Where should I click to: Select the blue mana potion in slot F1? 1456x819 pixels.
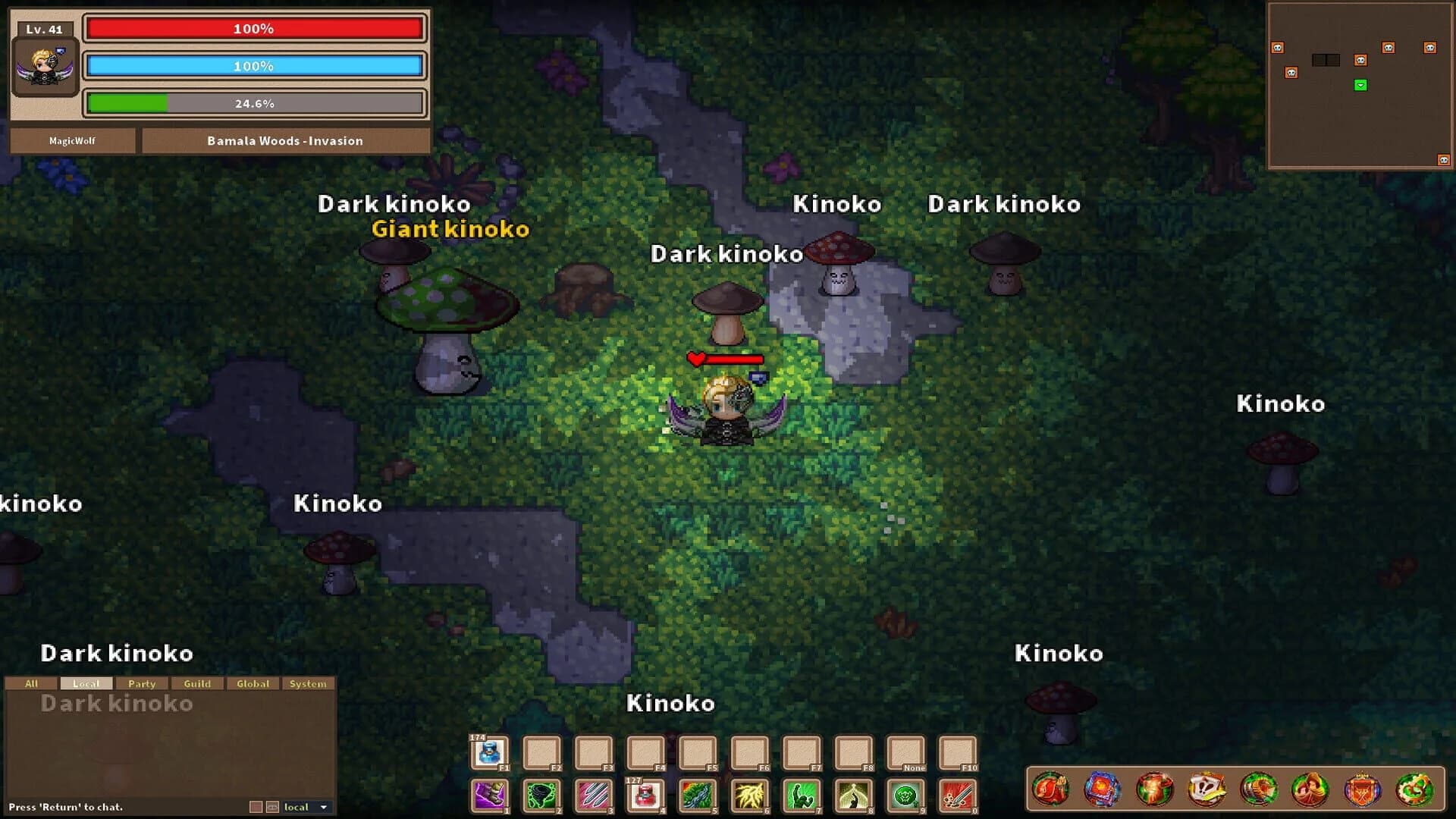[x=490, y=752]
